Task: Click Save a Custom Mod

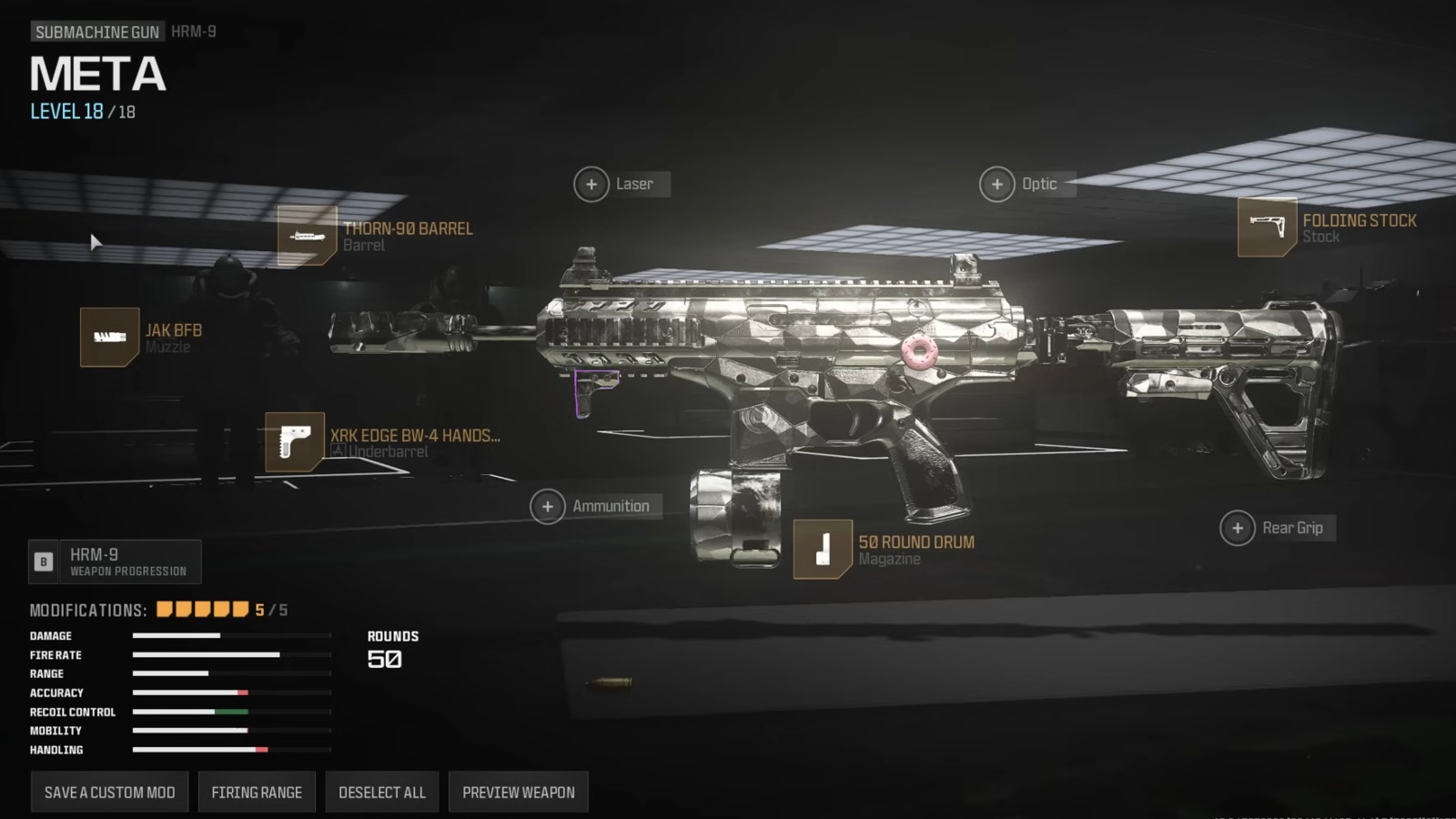Action: pos(108,792)
